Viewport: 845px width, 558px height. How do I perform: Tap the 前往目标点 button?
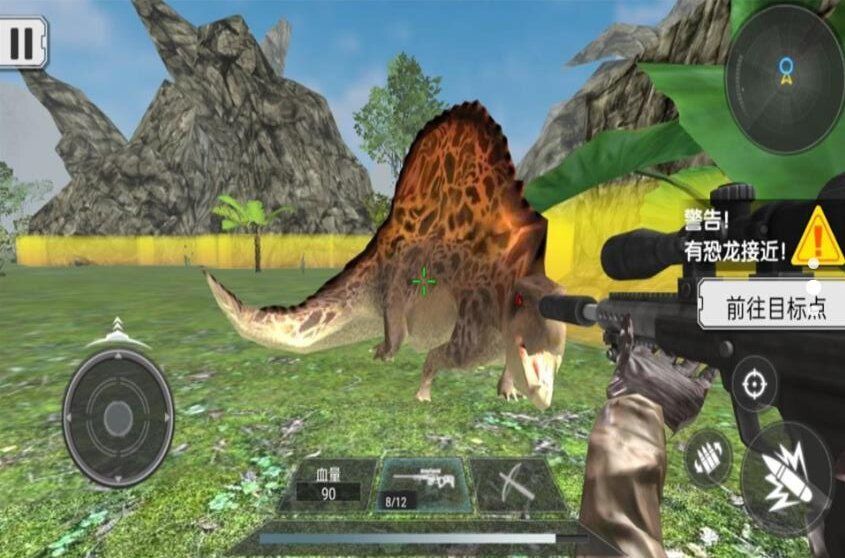pyautogui.click(x=771, y=307)
